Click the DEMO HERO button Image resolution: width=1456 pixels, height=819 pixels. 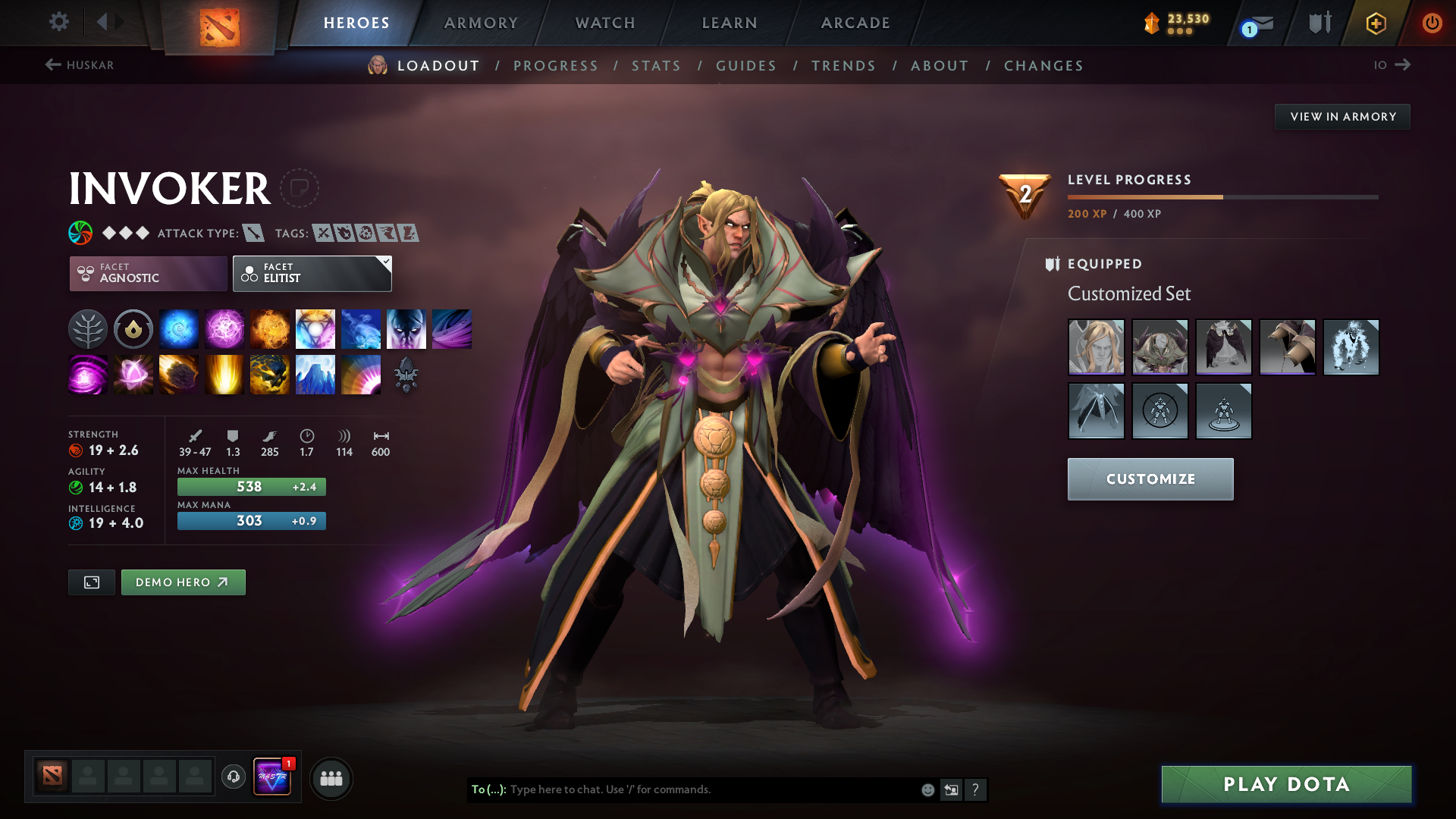coord(183,582)
